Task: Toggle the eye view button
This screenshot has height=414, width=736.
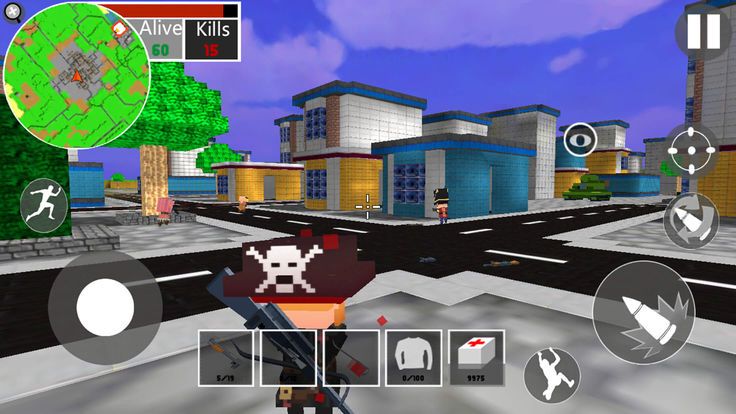Action: [x=578, y=140]
